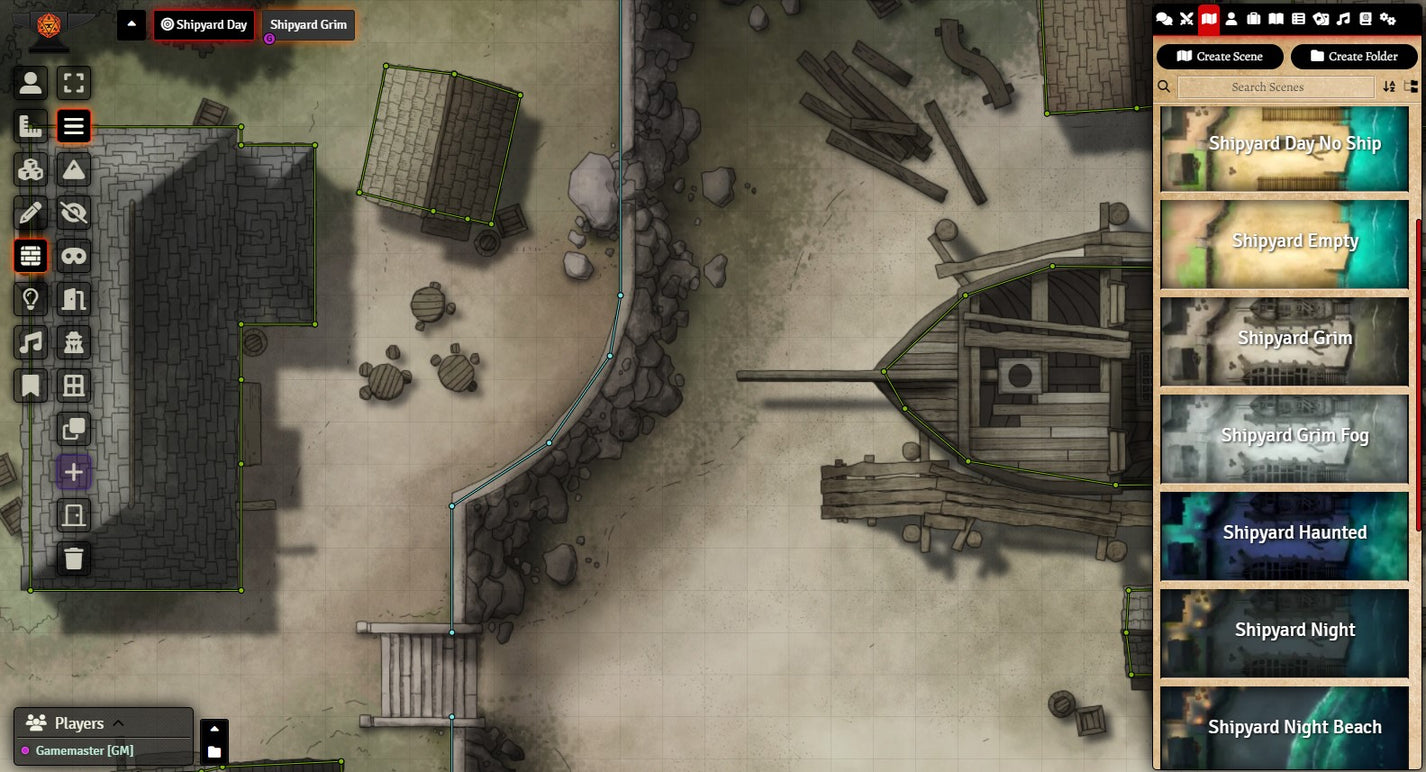Toggle the scene sort order button
Screen dimensions: 1426x772
(1389, 87)
